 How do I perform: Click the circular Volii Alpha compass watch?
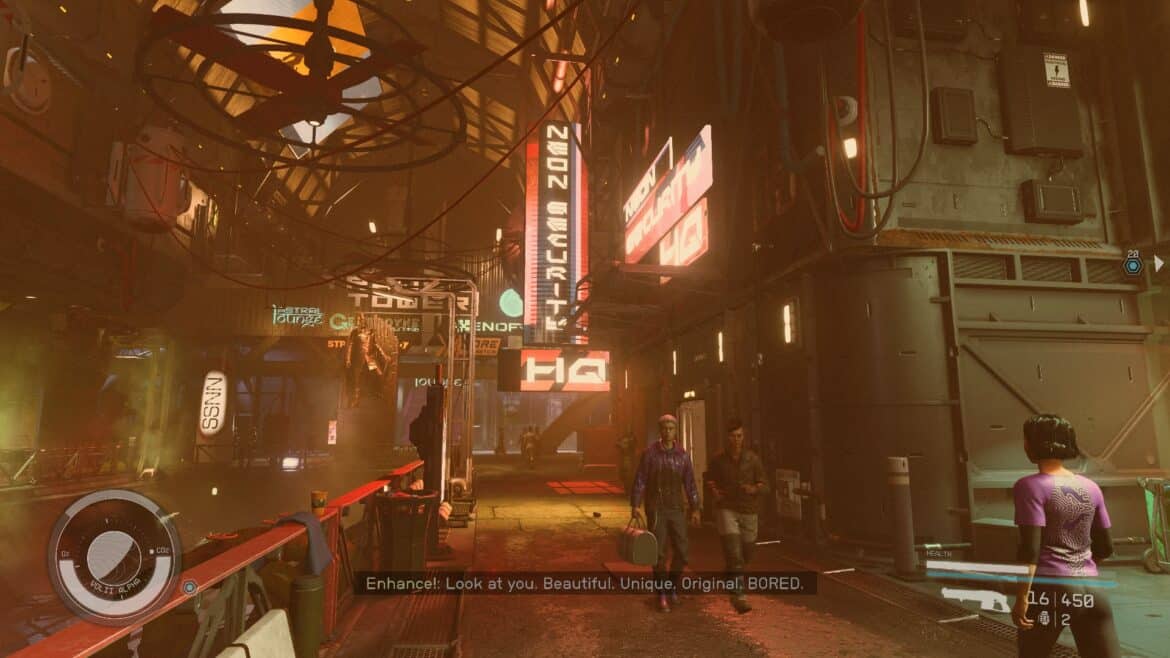click(114, 556)
